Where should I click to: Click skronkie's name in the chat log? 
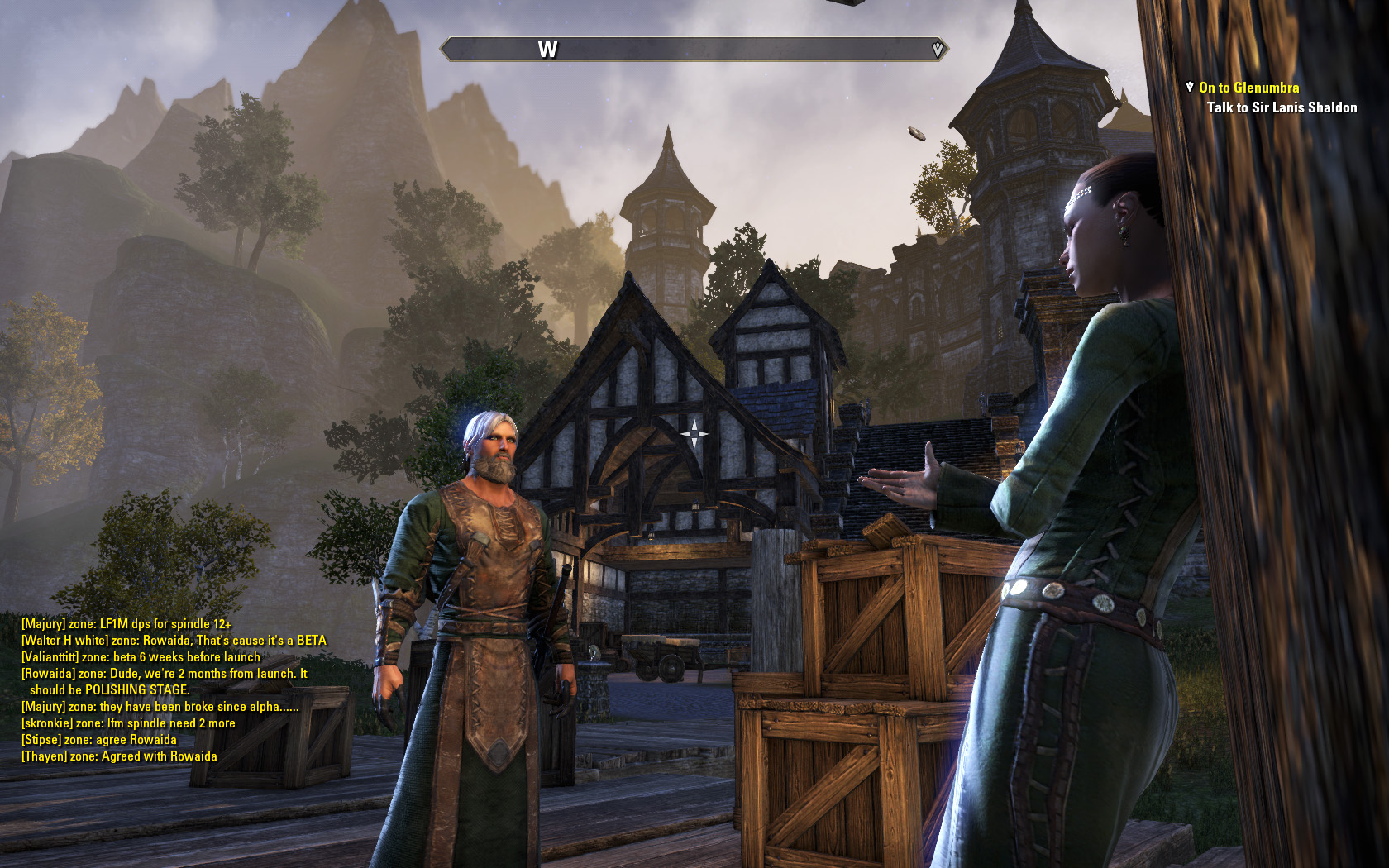pyautogui.click(x=47, y=723)
